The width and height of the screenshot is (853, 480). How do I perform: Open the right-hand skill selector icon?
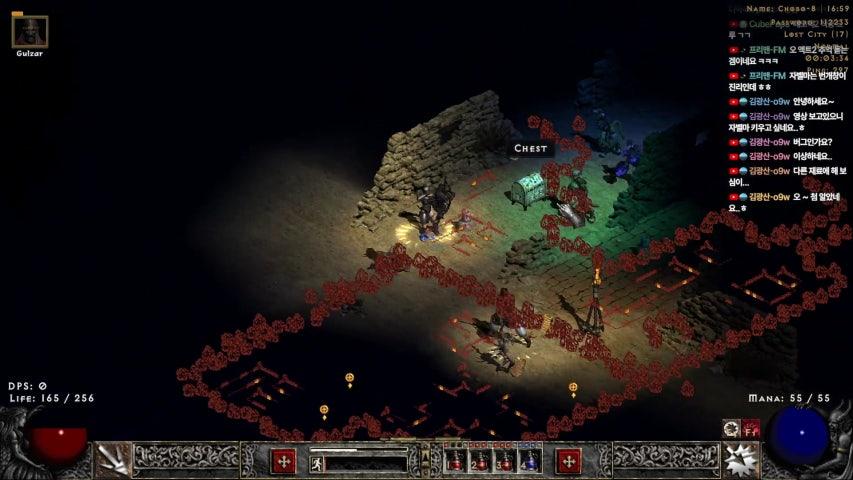[x=741, y=460]
